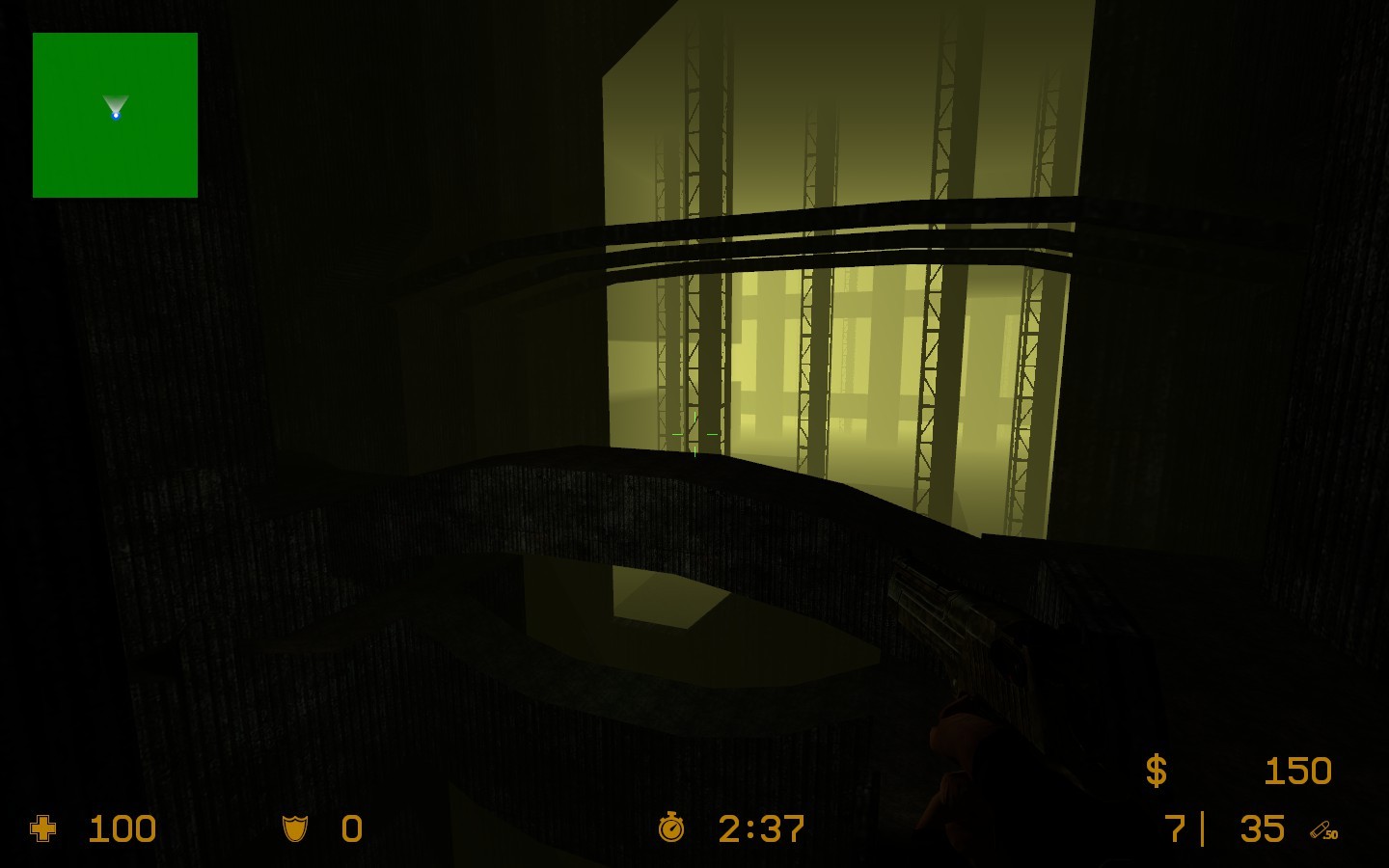Toggle the radar display panel
The height and width of the screenshot is (868, 1389).
tap(115, 116)
